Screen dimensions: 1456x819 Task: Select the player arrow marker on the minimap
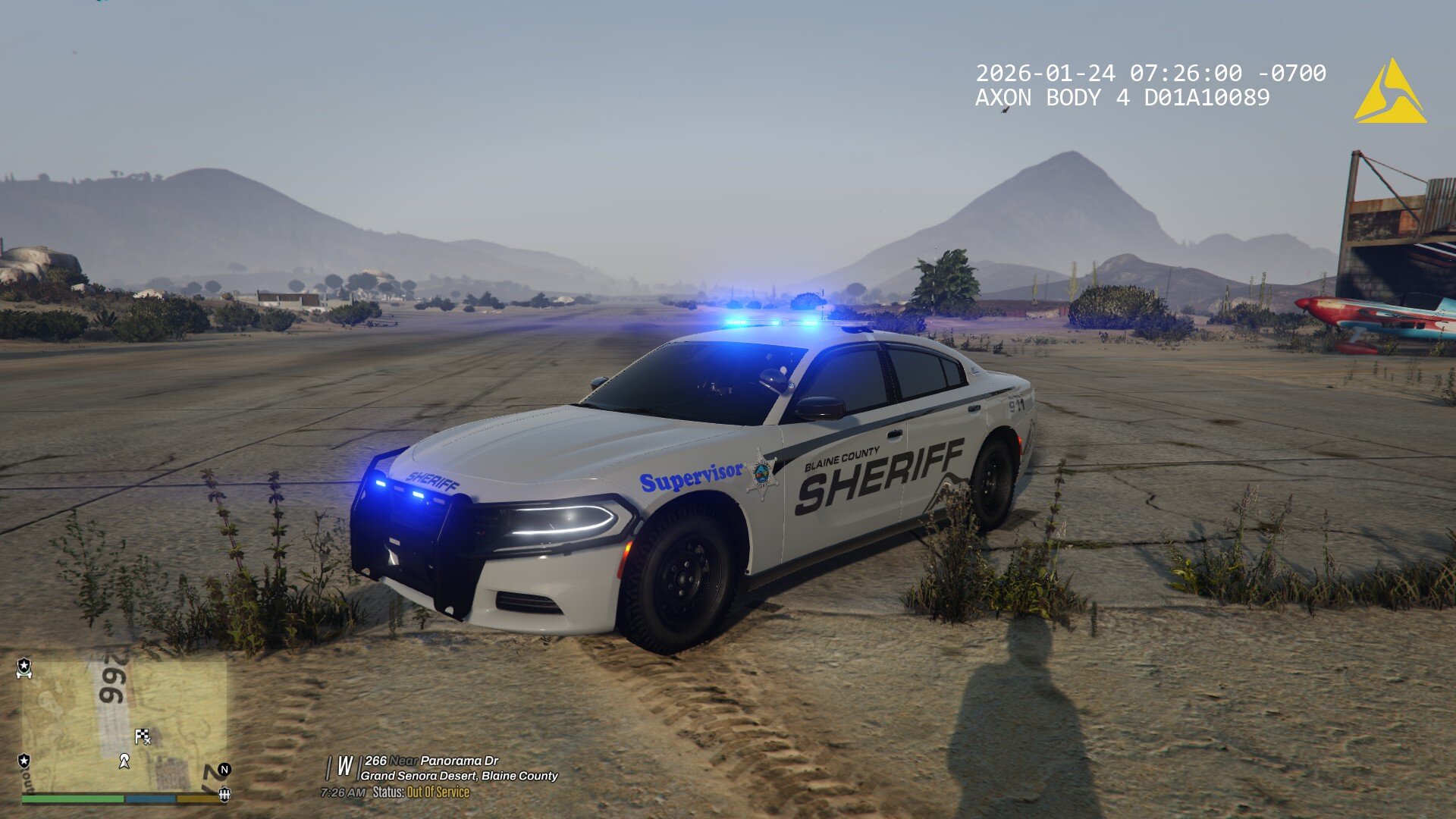[x=124, y=761]
